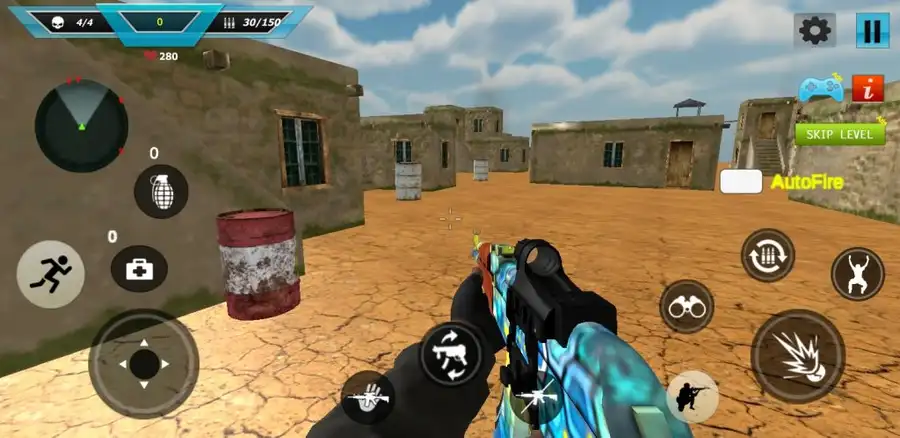The height and width of the screenshot is (438, 900).
Task: Activate the sprint running-man button
Action: click(50, 274)
